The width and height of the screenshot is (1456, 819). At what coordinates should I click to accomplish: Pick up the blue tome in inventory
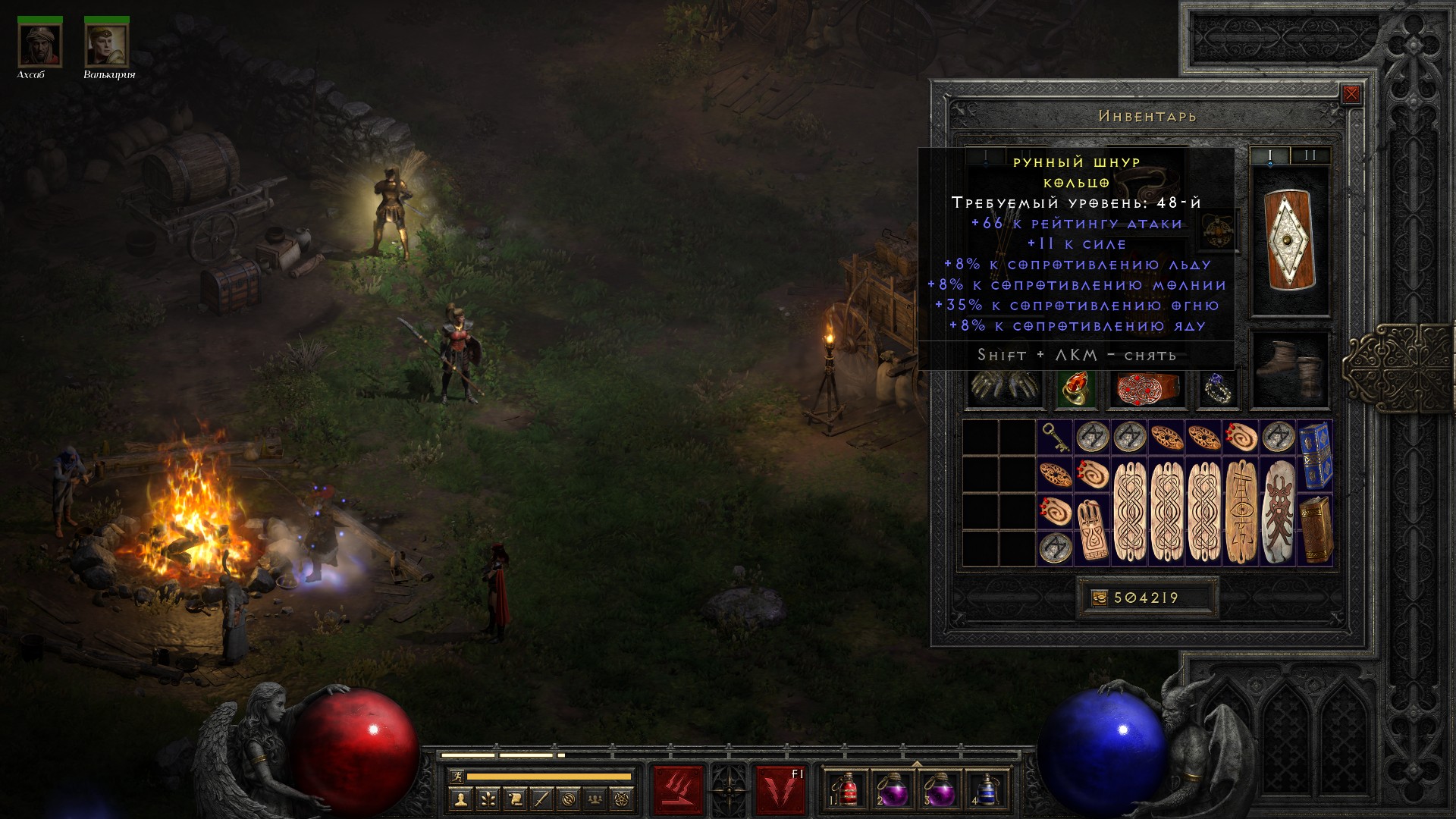point(1315,456)
